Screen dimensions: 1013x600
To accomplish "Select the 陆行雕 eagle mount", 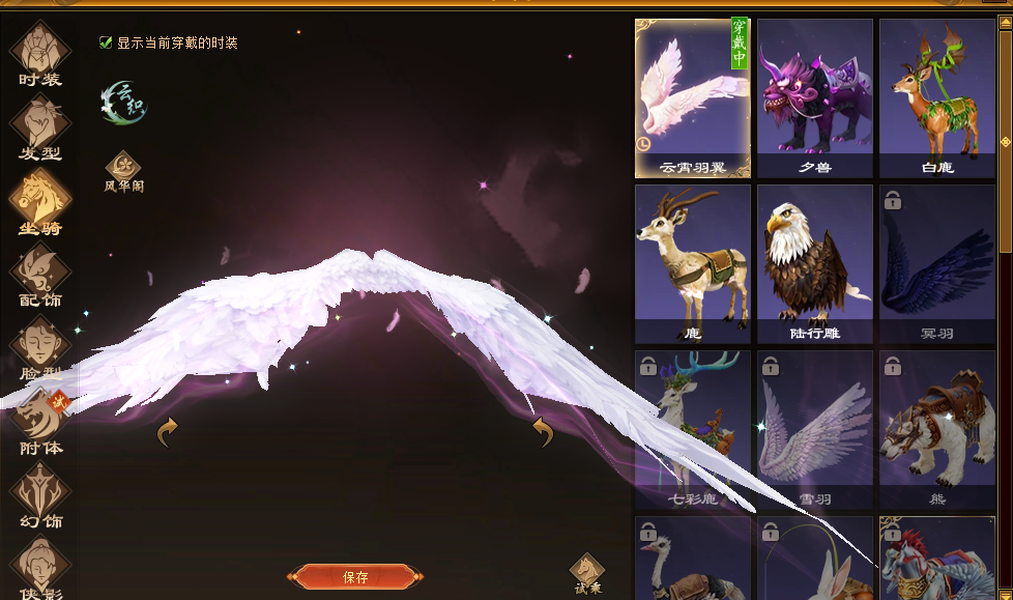I will pos(814,264).
